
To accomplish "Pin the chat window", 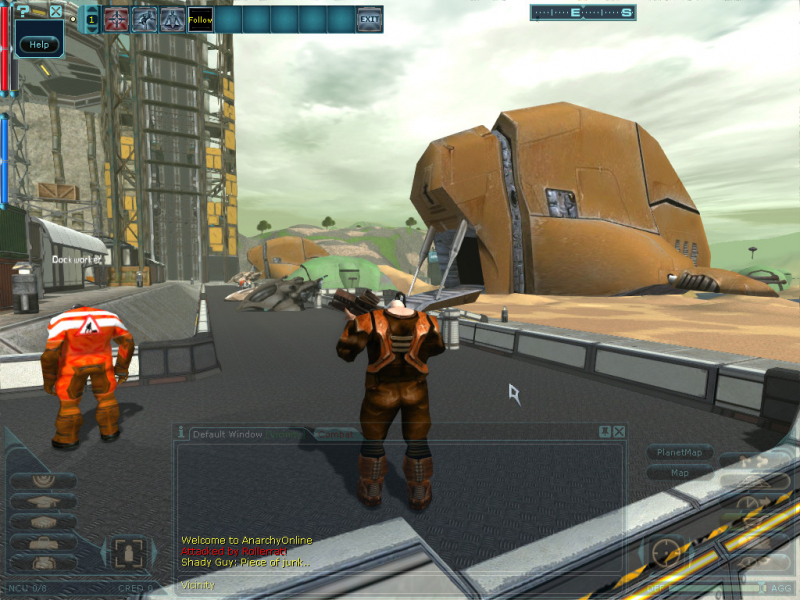I will 604,431.
